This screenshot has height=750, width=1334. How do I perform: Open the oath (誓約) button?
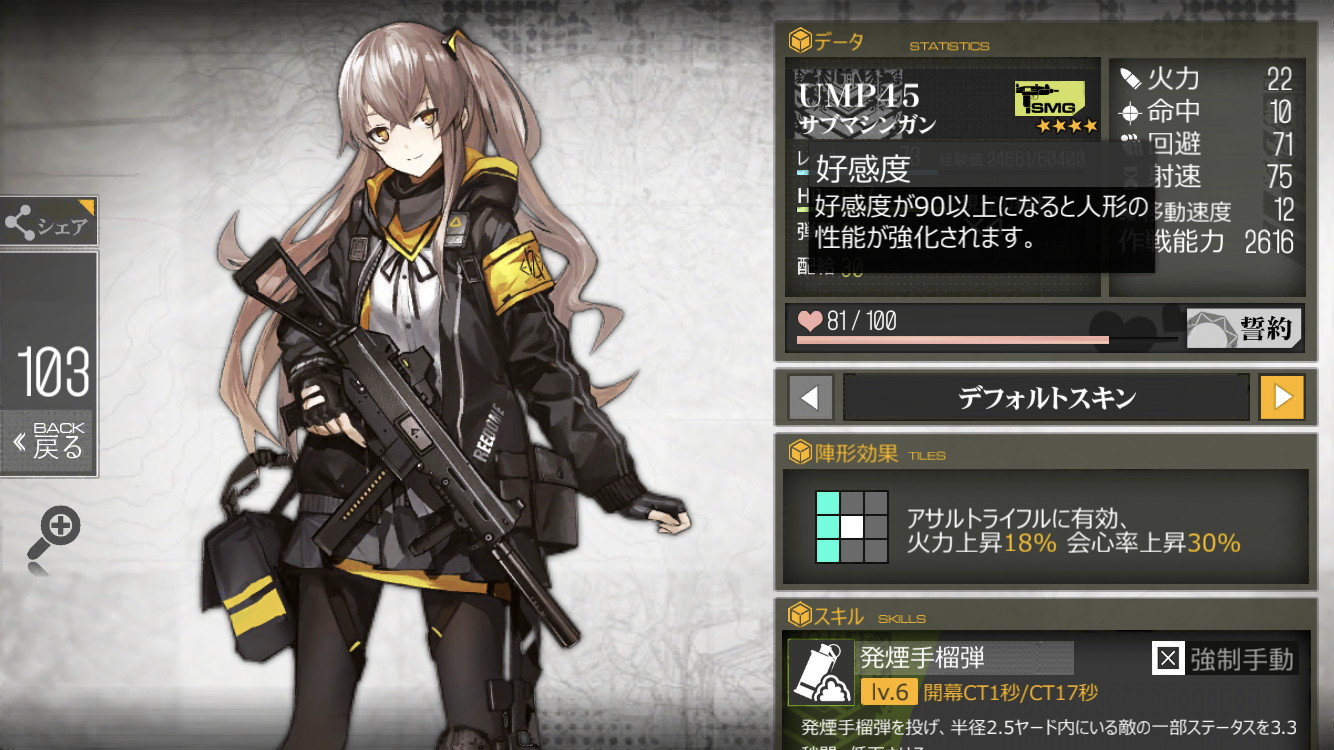pos(1245,328)
